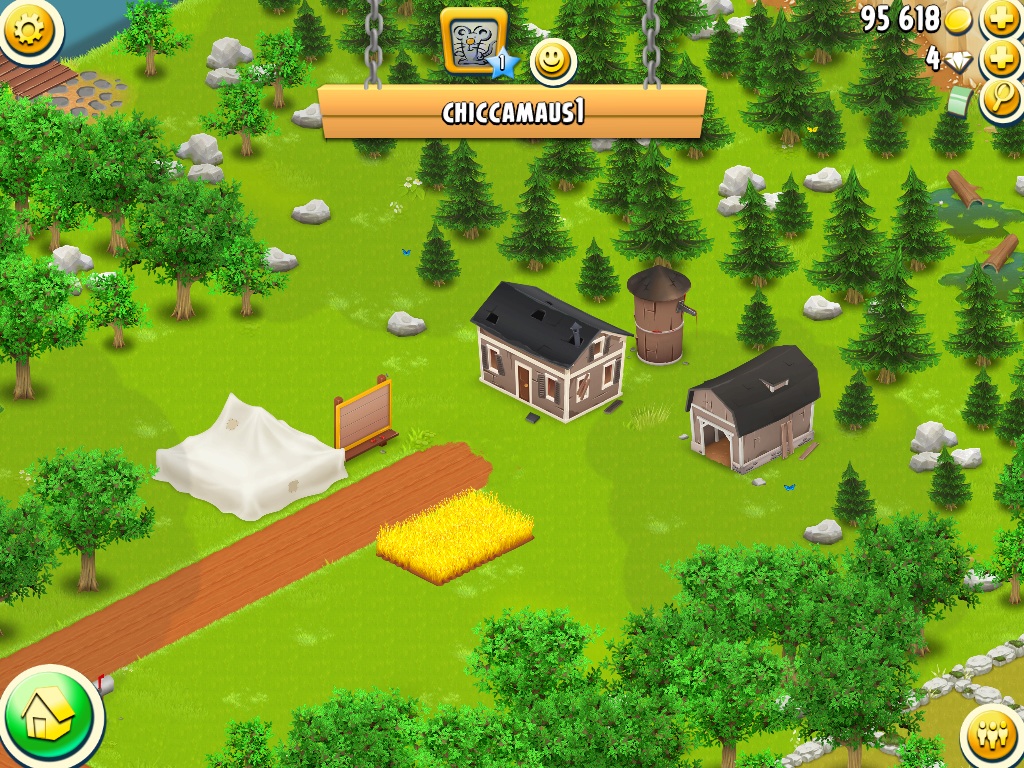Tap the yellow smiley face button
The width and height of the screenshot is (1024, 768).
[x=552, y=62]
